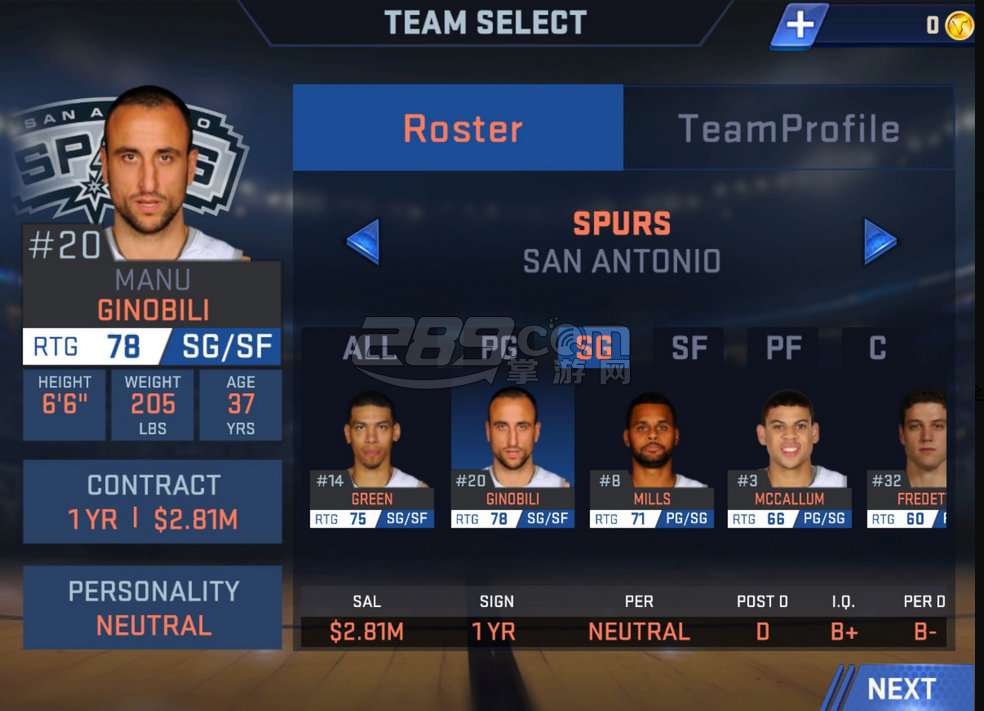
Task: Pick McCallum #3 player card
Action: point(789,460)
